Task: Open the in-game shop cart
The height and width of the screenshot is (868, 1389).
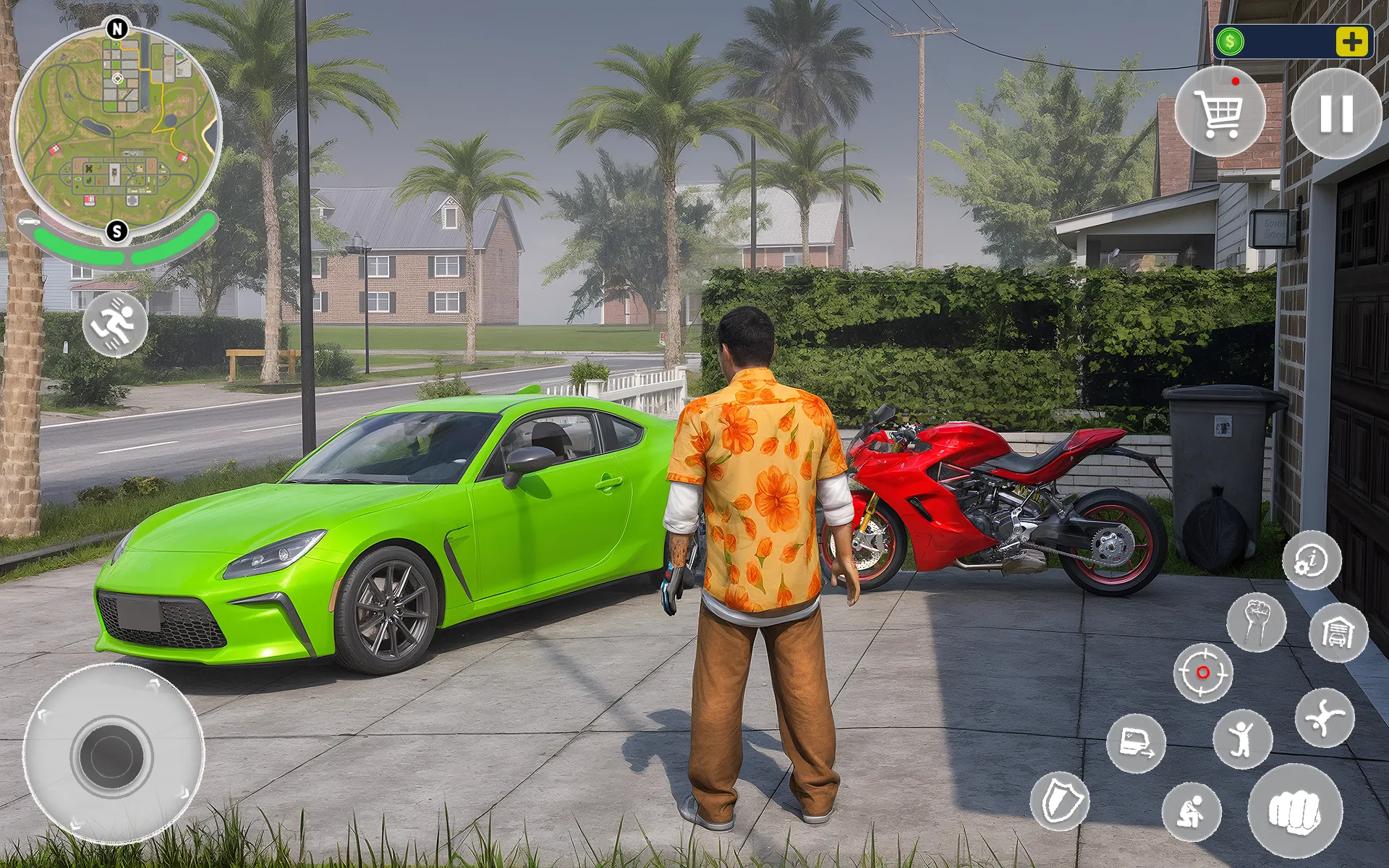Action: click(x=1221, y=112)
